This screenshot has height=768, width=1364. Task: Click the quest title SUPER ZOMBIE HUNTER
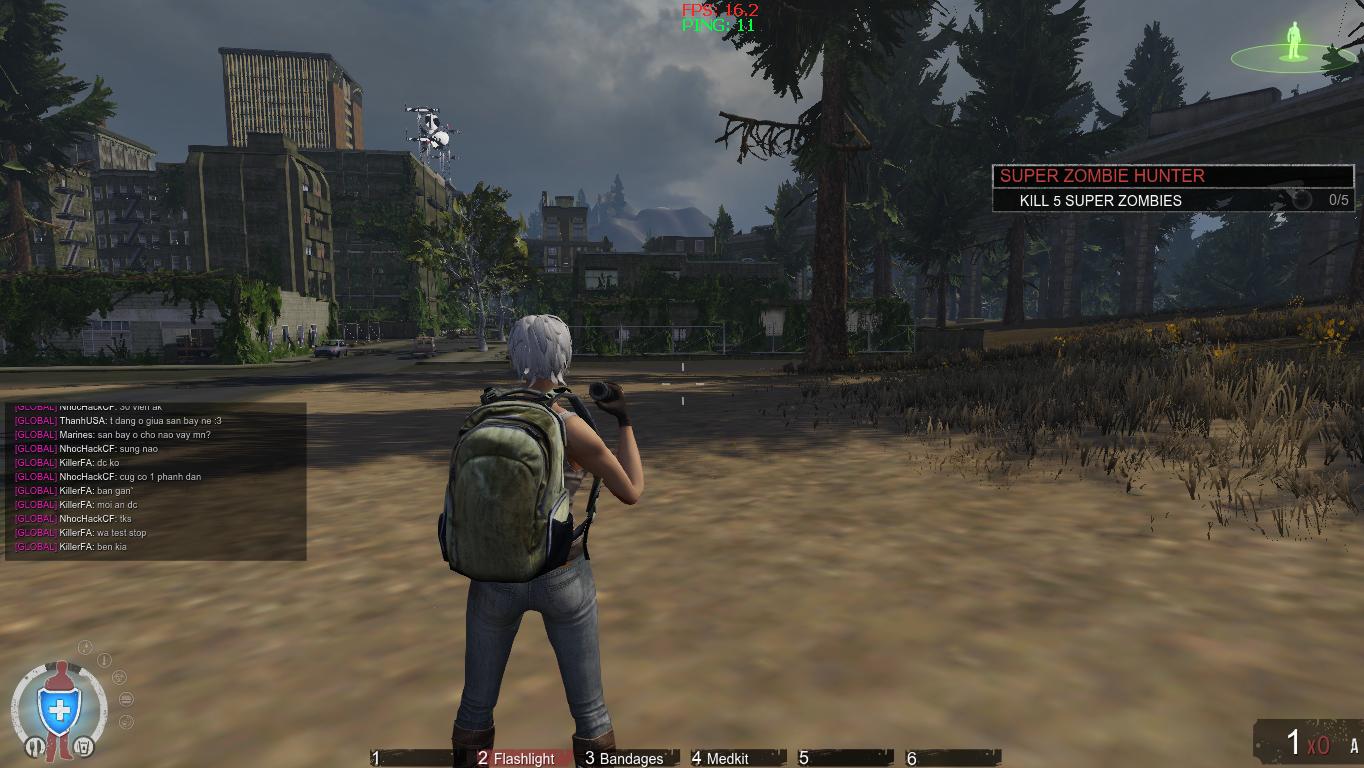[x=1101, y=176]
